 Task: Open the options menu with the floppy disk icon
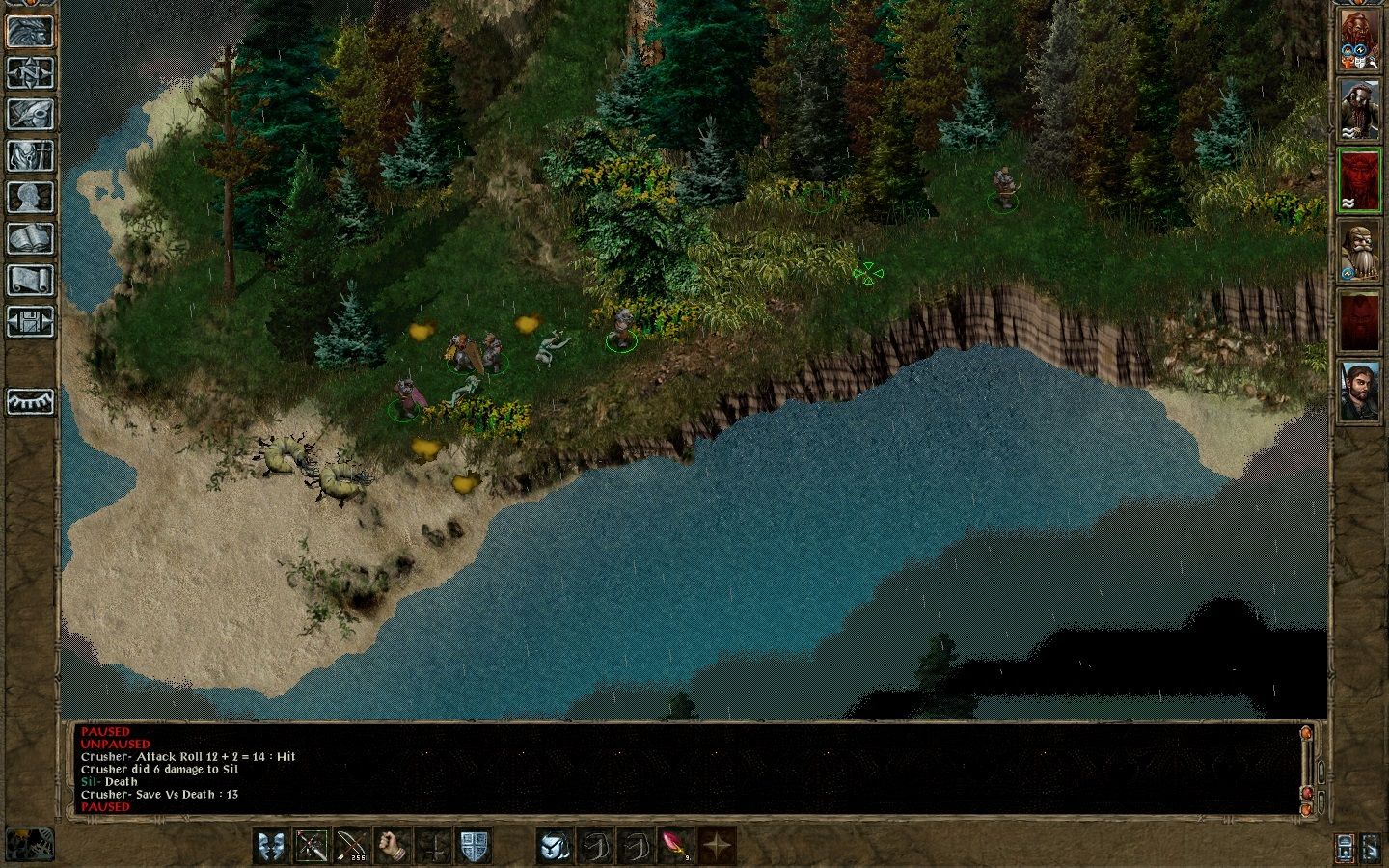30,321
